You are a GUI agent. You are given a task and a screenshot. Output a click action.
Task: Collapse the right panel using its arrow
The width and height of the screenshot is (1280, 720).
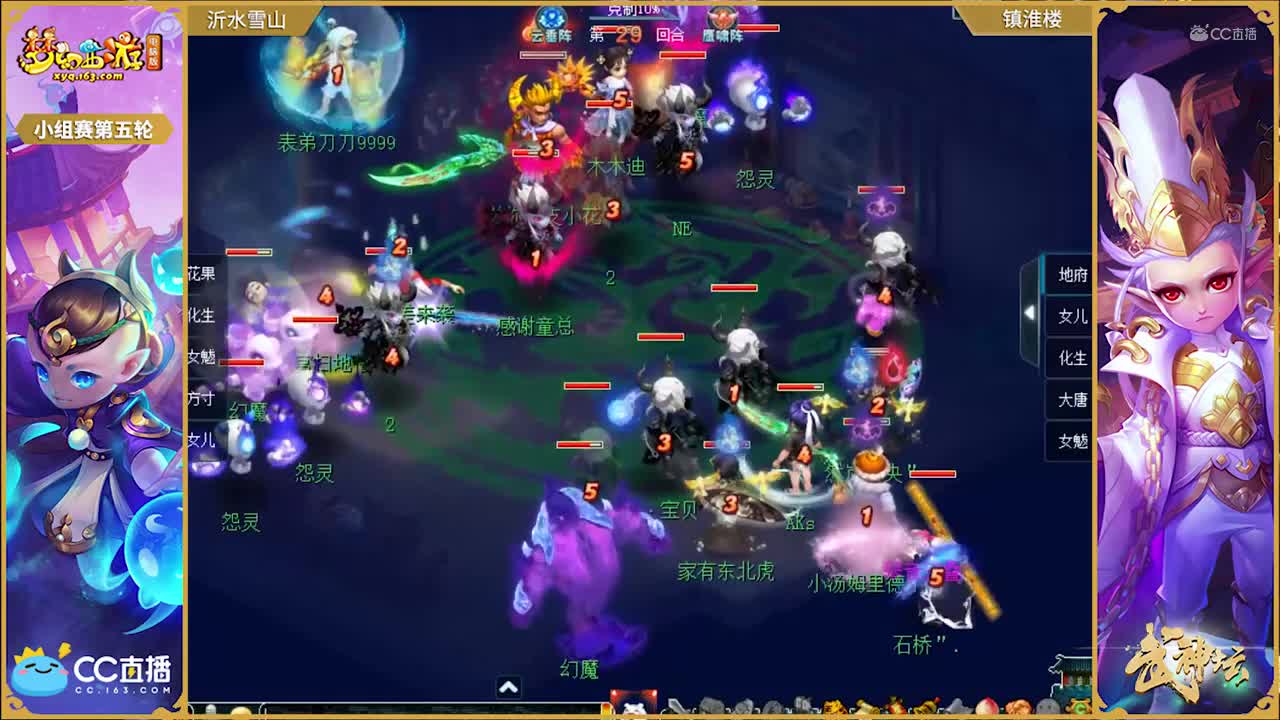click(1030, 311)
